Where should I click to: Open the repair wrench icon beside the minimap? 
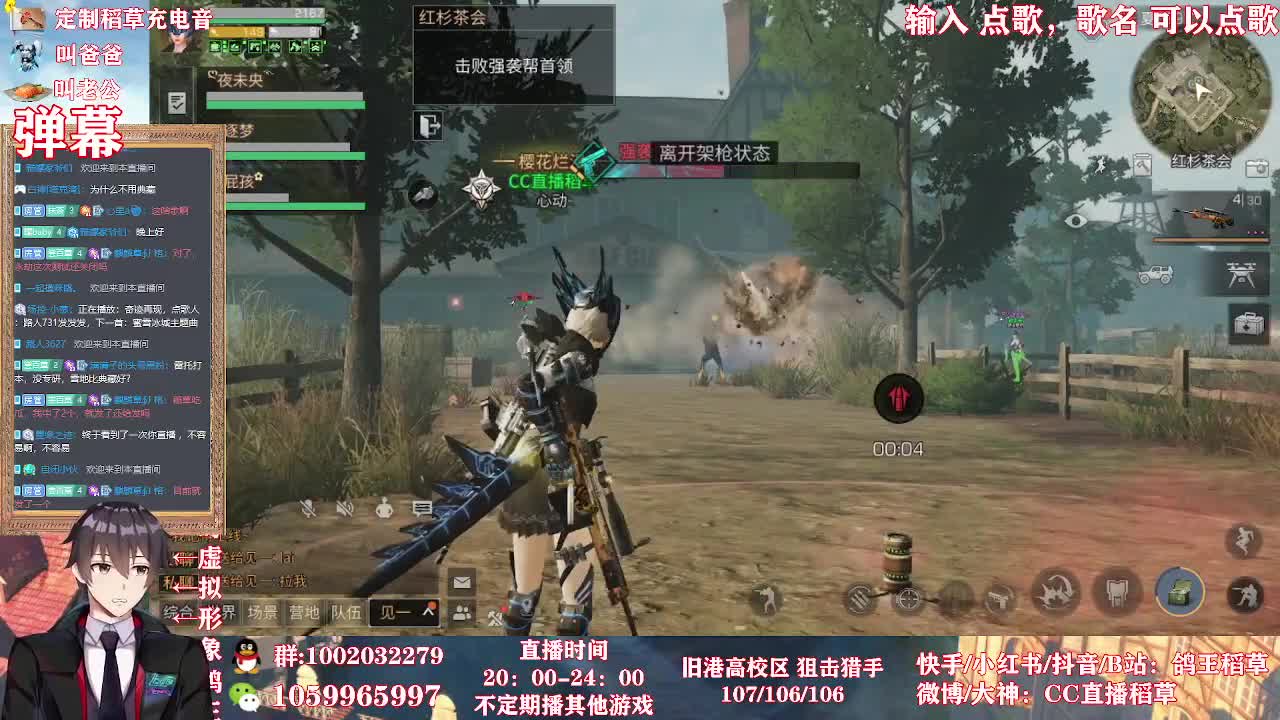[x=1143, y=166]
